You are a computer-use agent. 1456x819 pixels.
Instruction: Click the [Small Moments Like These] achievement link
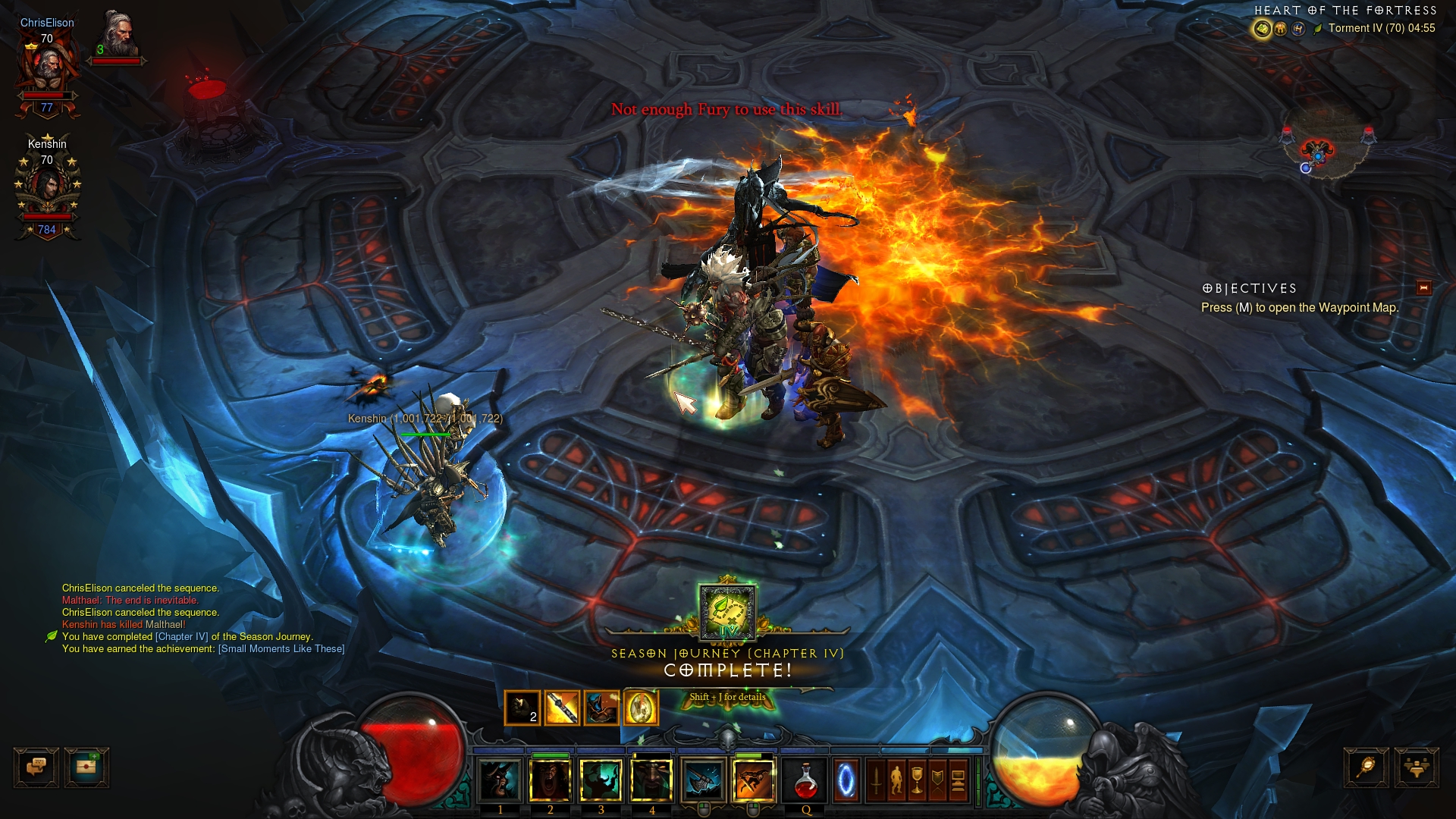point(281,649)
